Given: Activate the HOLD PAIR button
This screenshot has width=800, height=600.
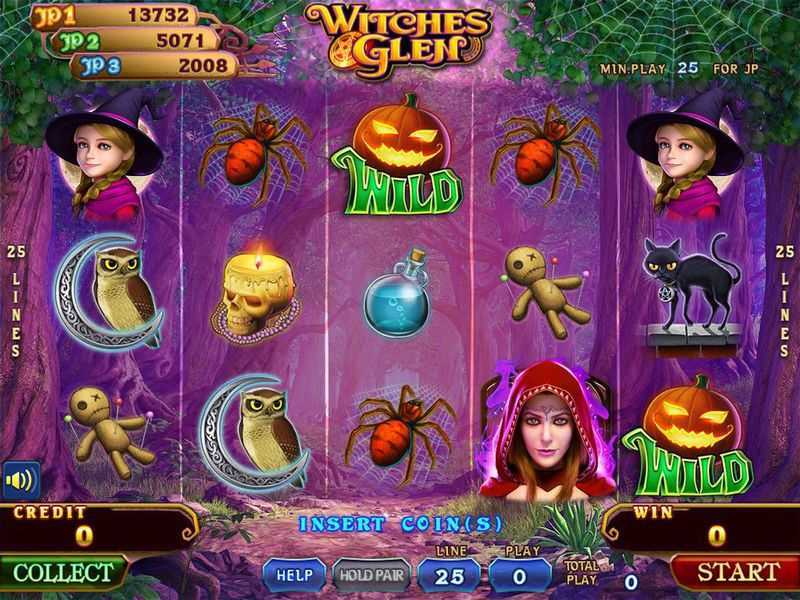Looking at the screenshot, I should coord(371,575).
